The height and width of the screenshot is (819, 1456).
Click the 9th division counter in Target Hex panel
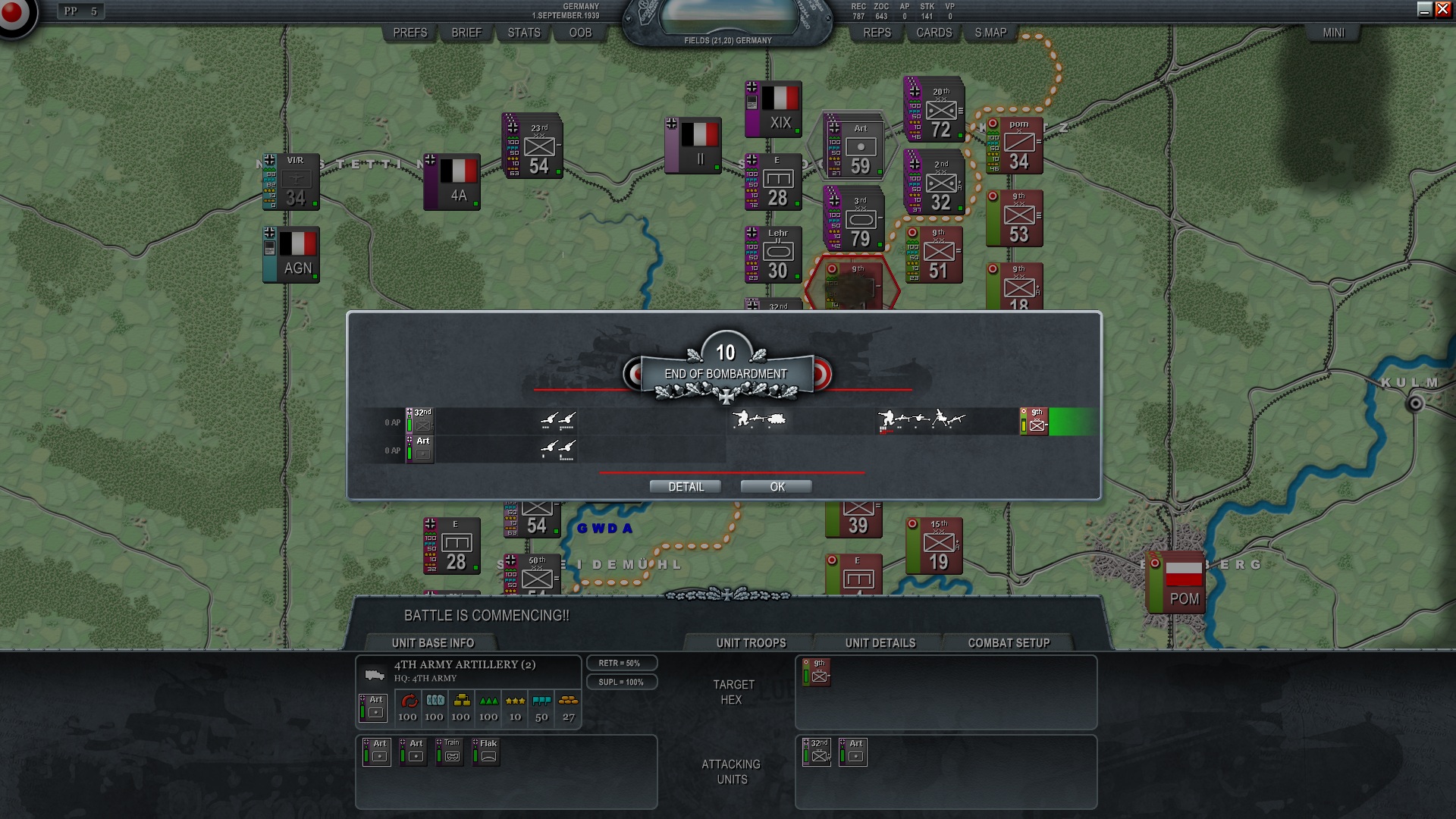tap(815, 673)
